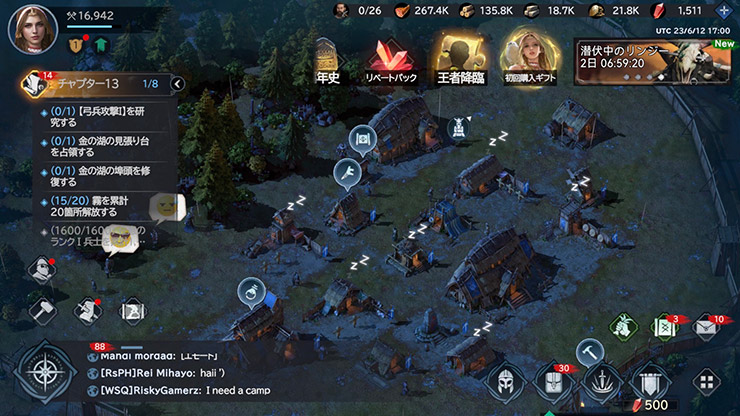Open the 年史 chronicle event
Image resolution: width=740 pixels, height=416 pixels.
coord(328,62)
